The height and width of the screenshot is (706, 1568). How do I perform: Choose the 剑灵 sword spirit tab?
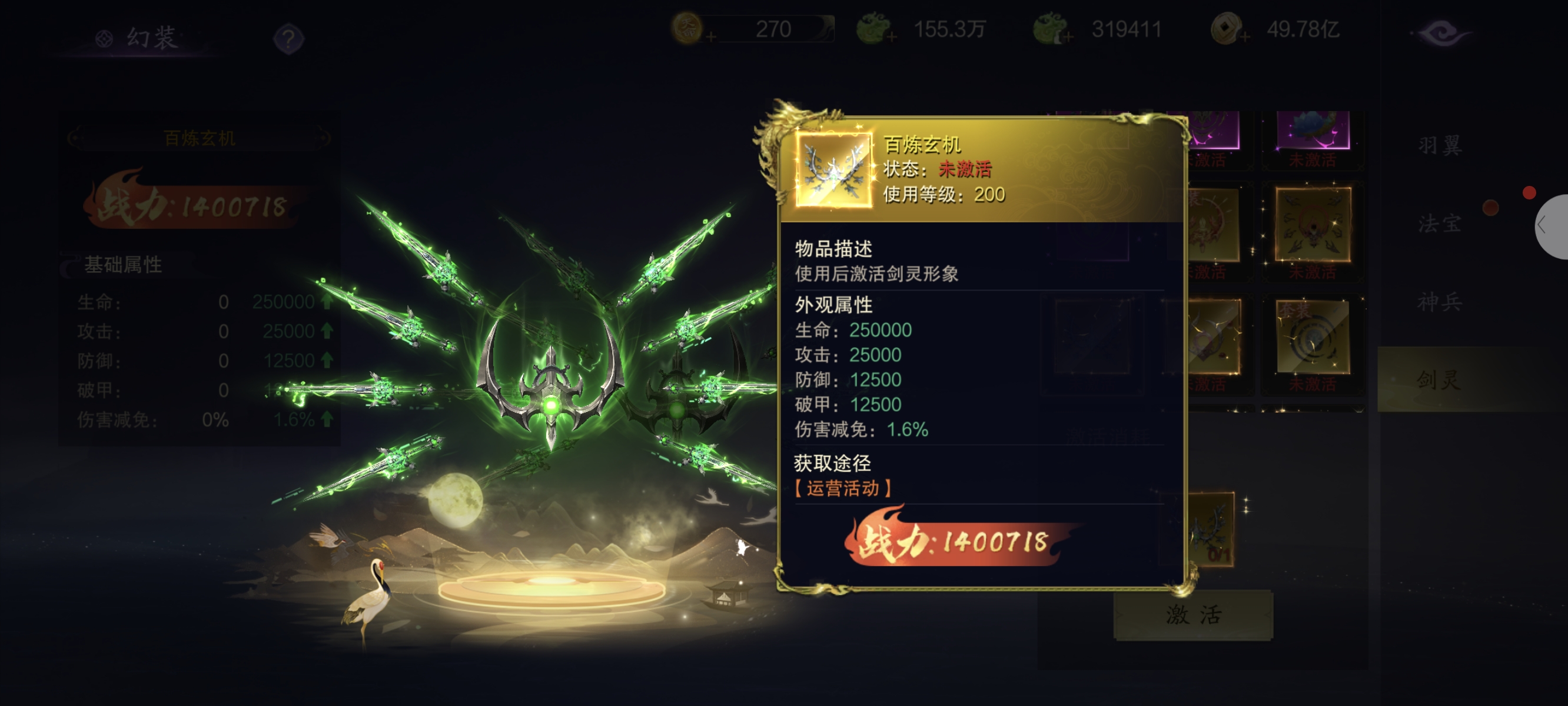click(x=1440, y=380)
